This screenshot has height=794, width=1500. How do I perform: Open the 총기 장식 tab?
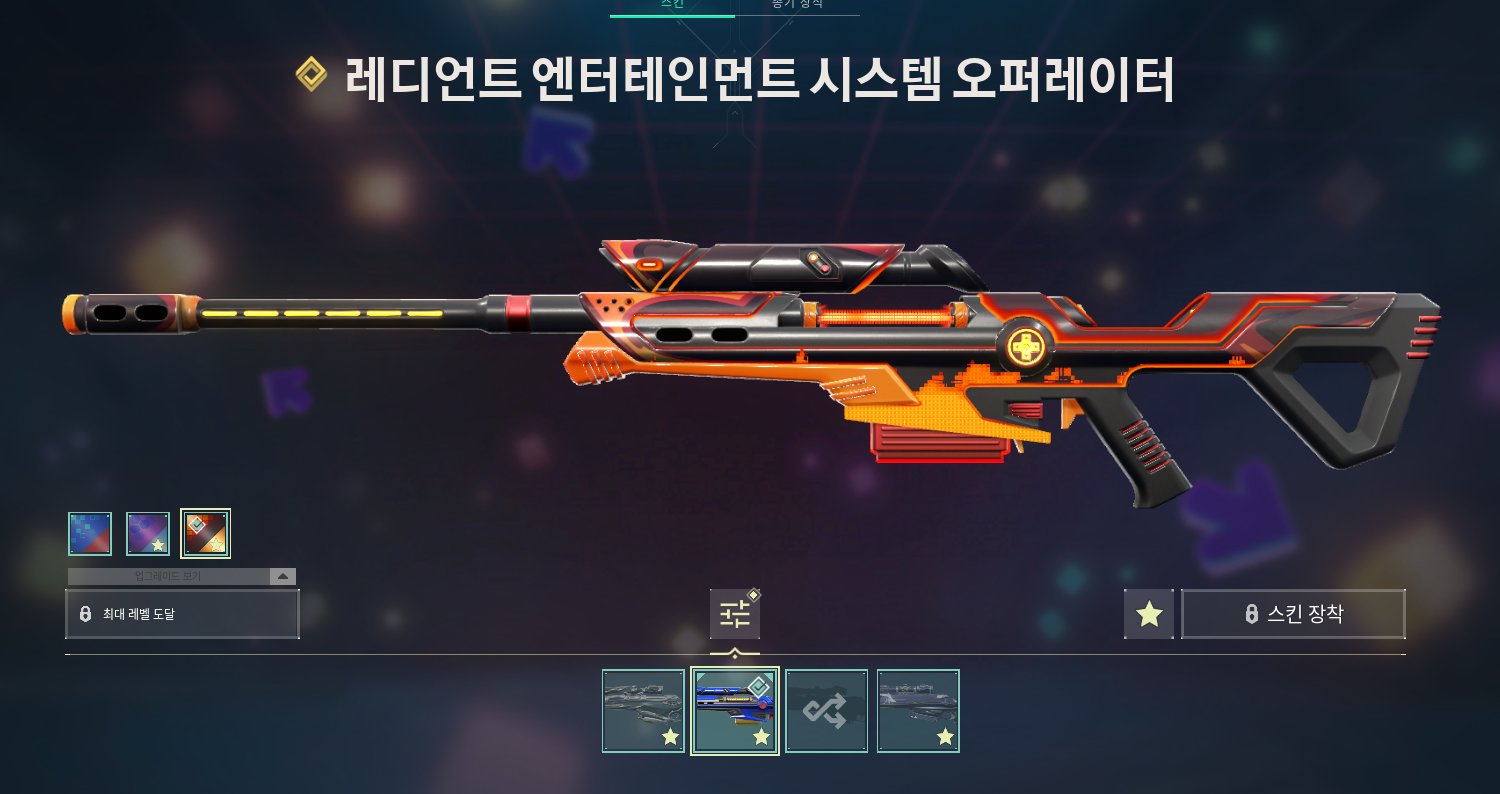point(797,5)
